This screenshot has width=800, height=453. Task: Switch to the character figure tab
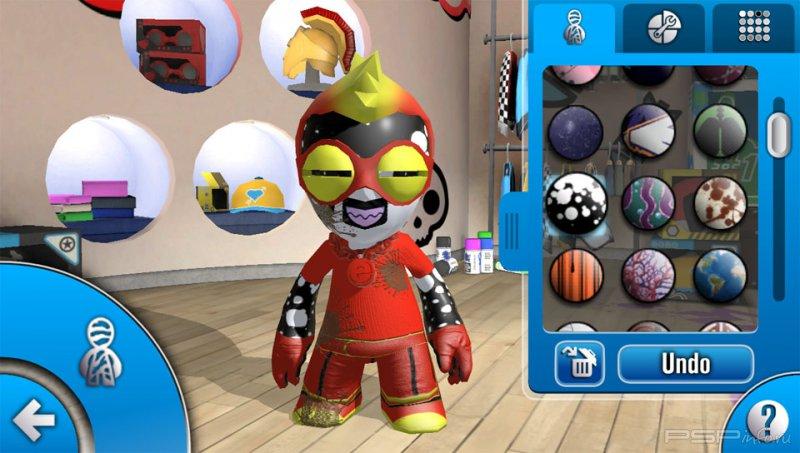point(574,27)
